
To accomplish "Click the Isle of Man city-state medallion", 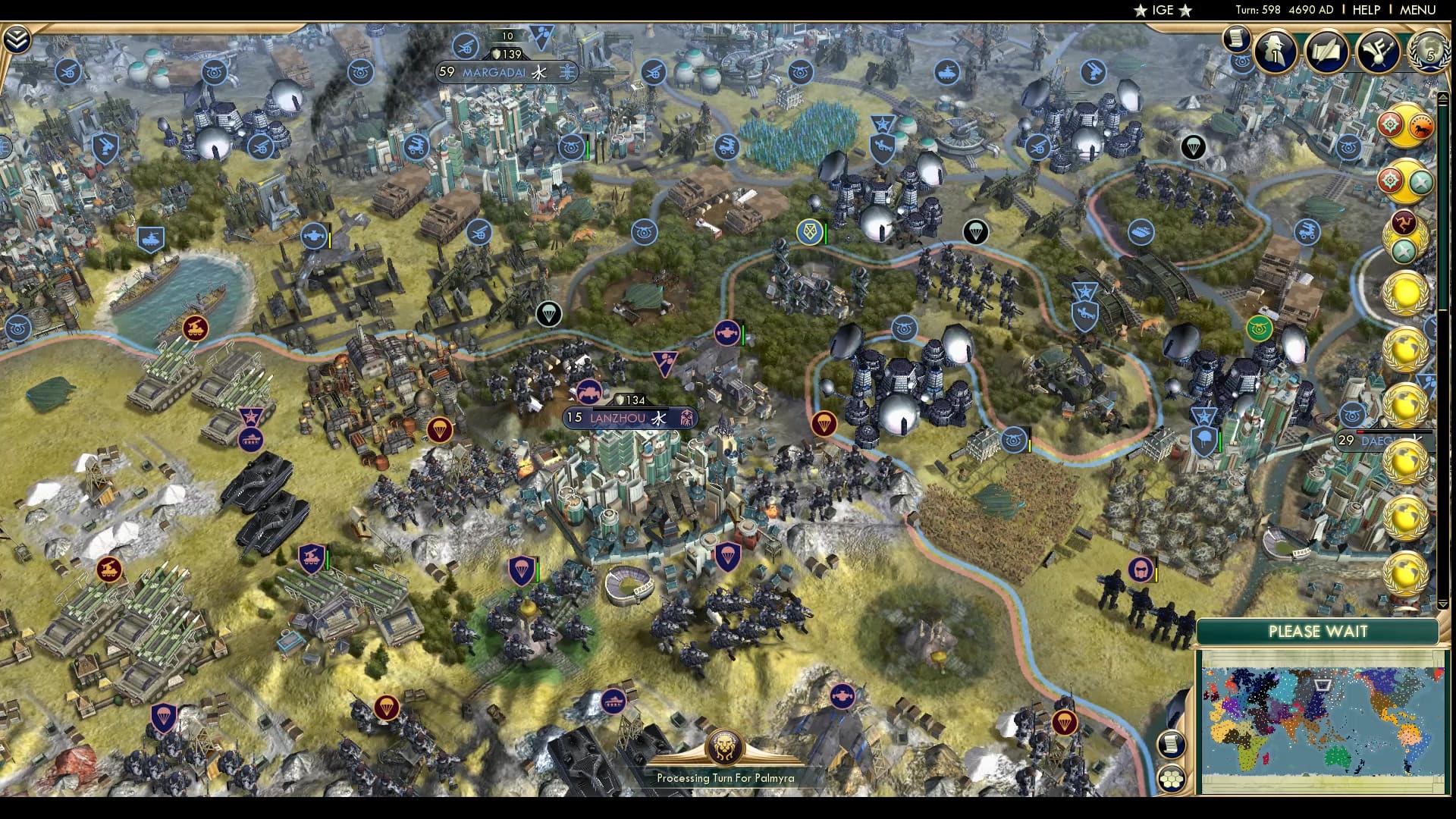I will click(x=1404, y=223).
